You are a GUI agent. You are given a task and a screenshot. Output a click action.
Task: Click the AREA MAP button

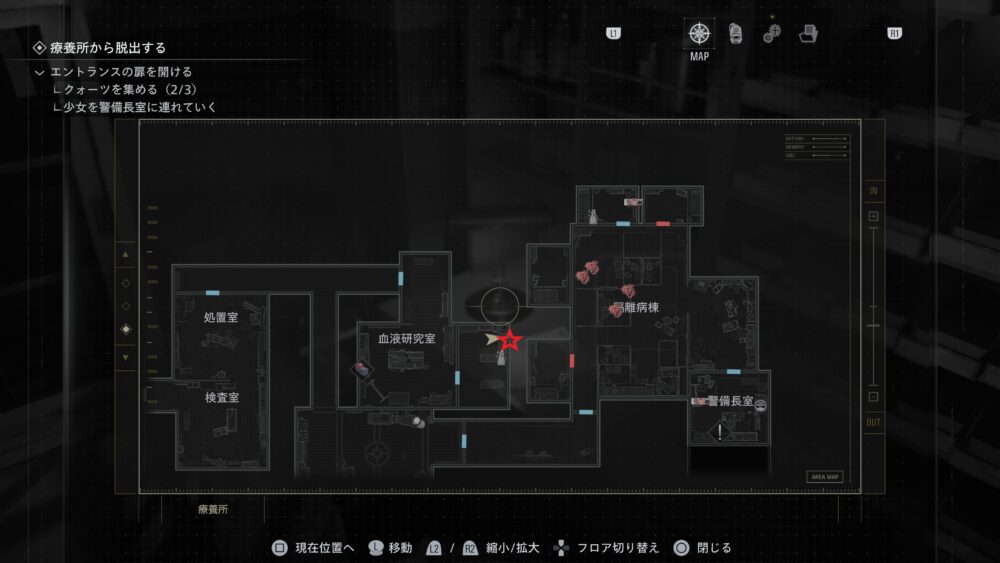click(826, 477)
